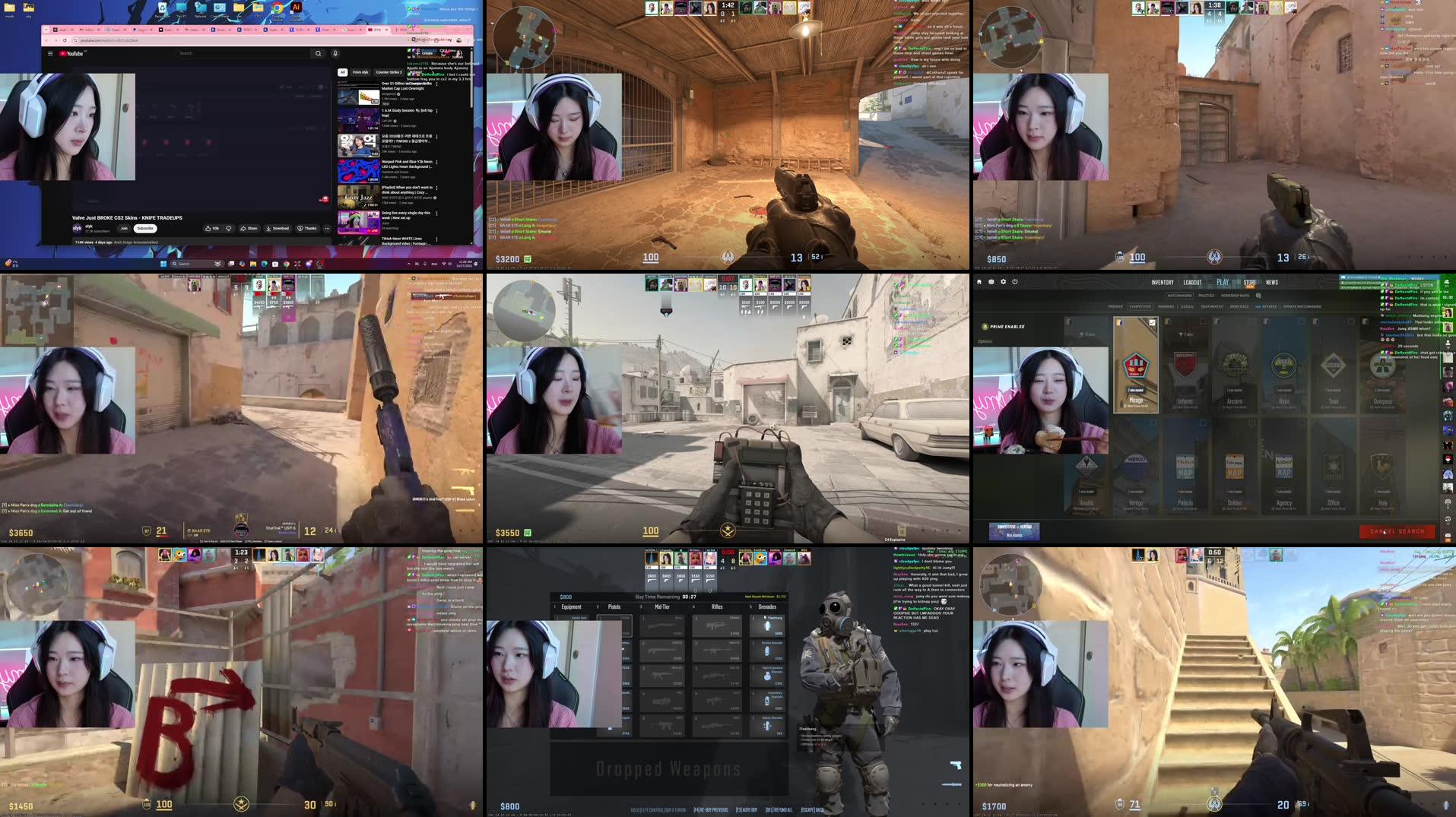
Task: Subscribe to the slyk YouTube channel
Action: click(145, 228)
